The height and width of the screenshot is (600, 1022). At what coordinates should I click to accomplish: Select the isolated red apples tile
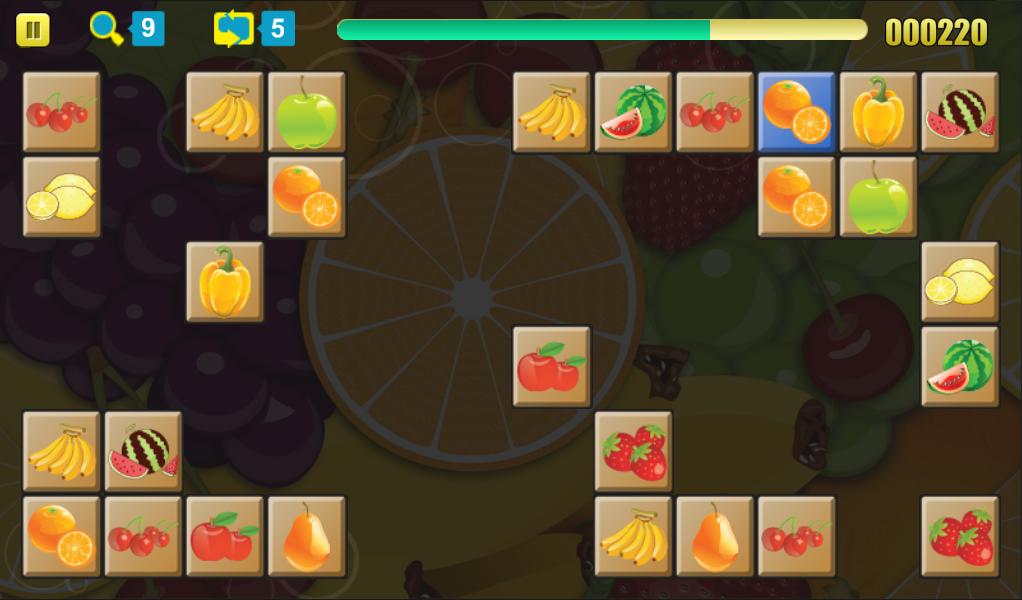click(x=551, y=367)
